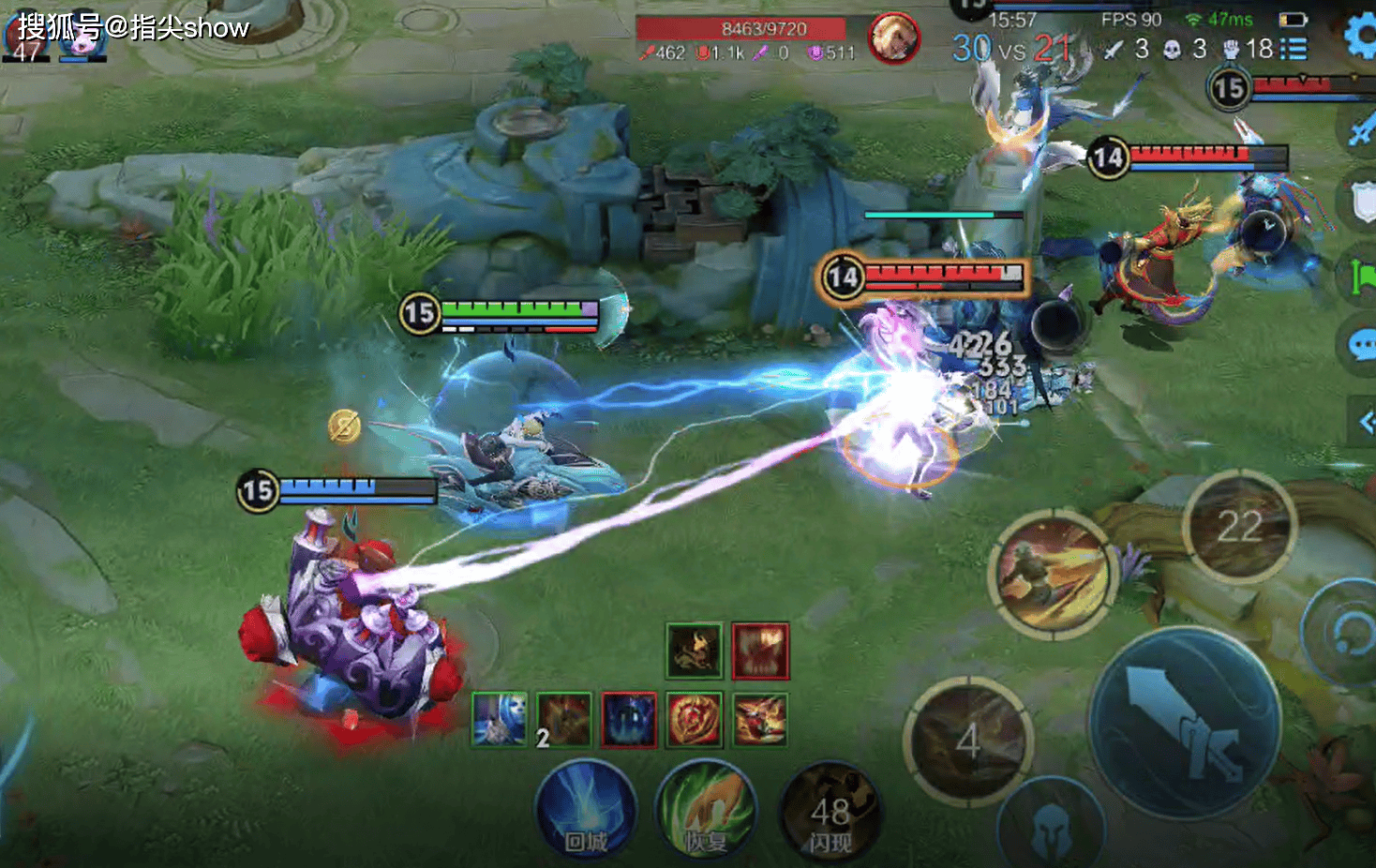Select the enemy hero portrait at top
This screenshot has height=868, width=1376.
tap(893, 37)
